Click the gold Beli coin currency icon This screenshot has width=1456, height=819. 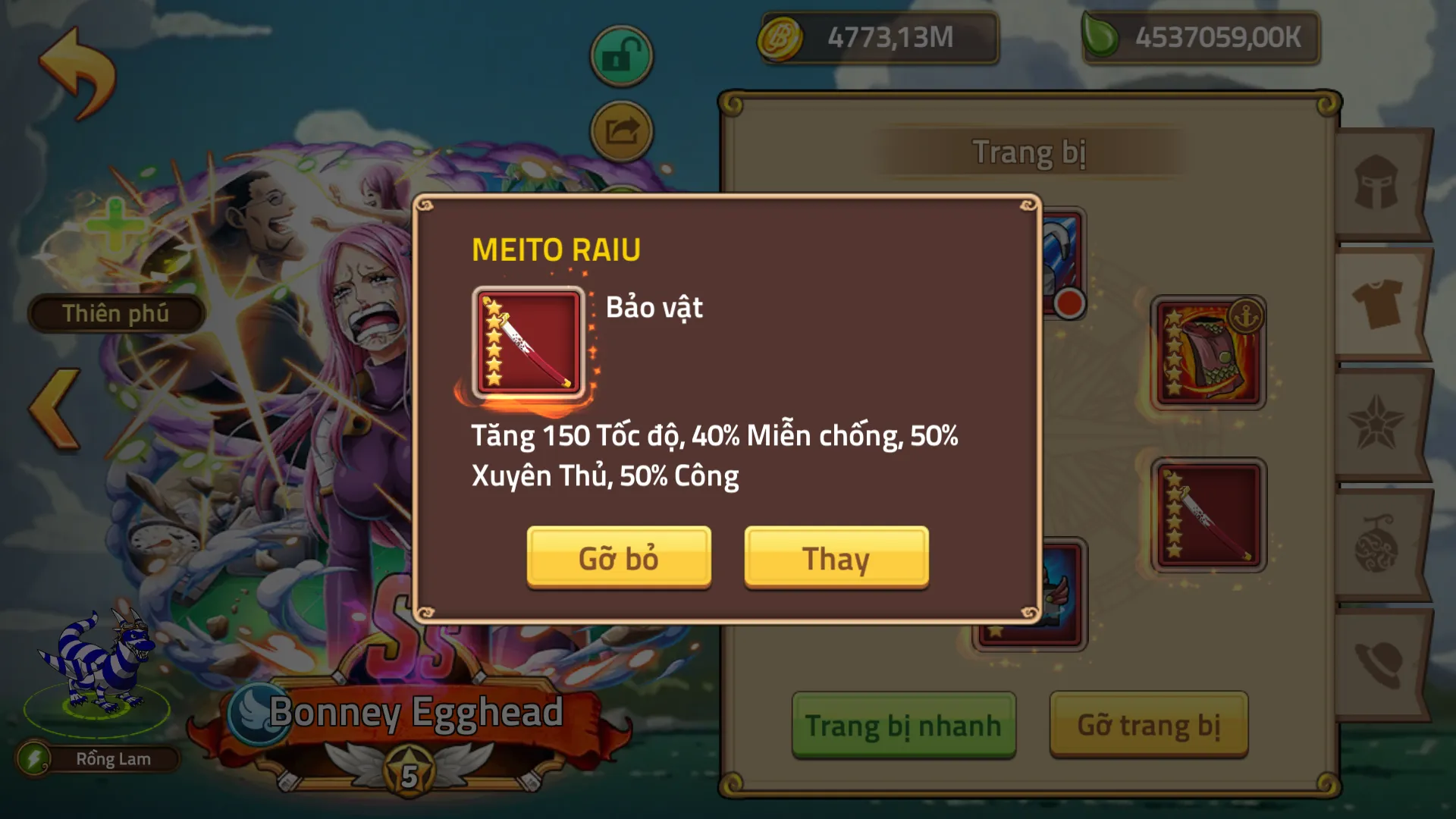tap(780, 37)
